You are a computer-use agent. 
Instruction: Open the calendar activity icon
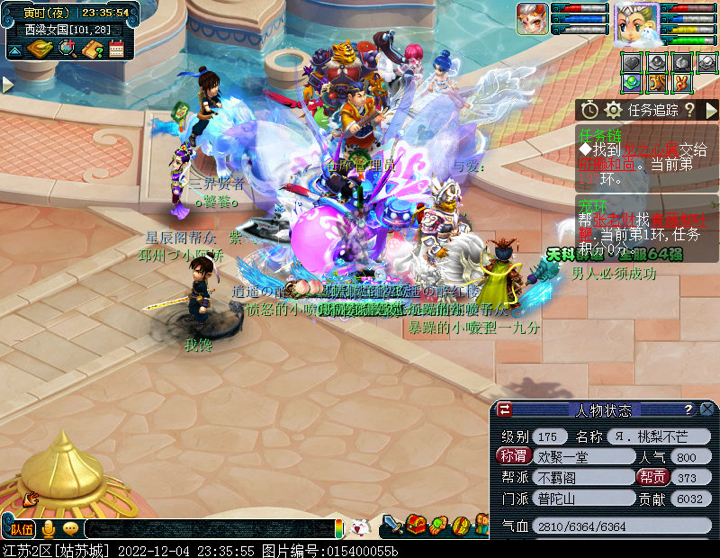116,48
